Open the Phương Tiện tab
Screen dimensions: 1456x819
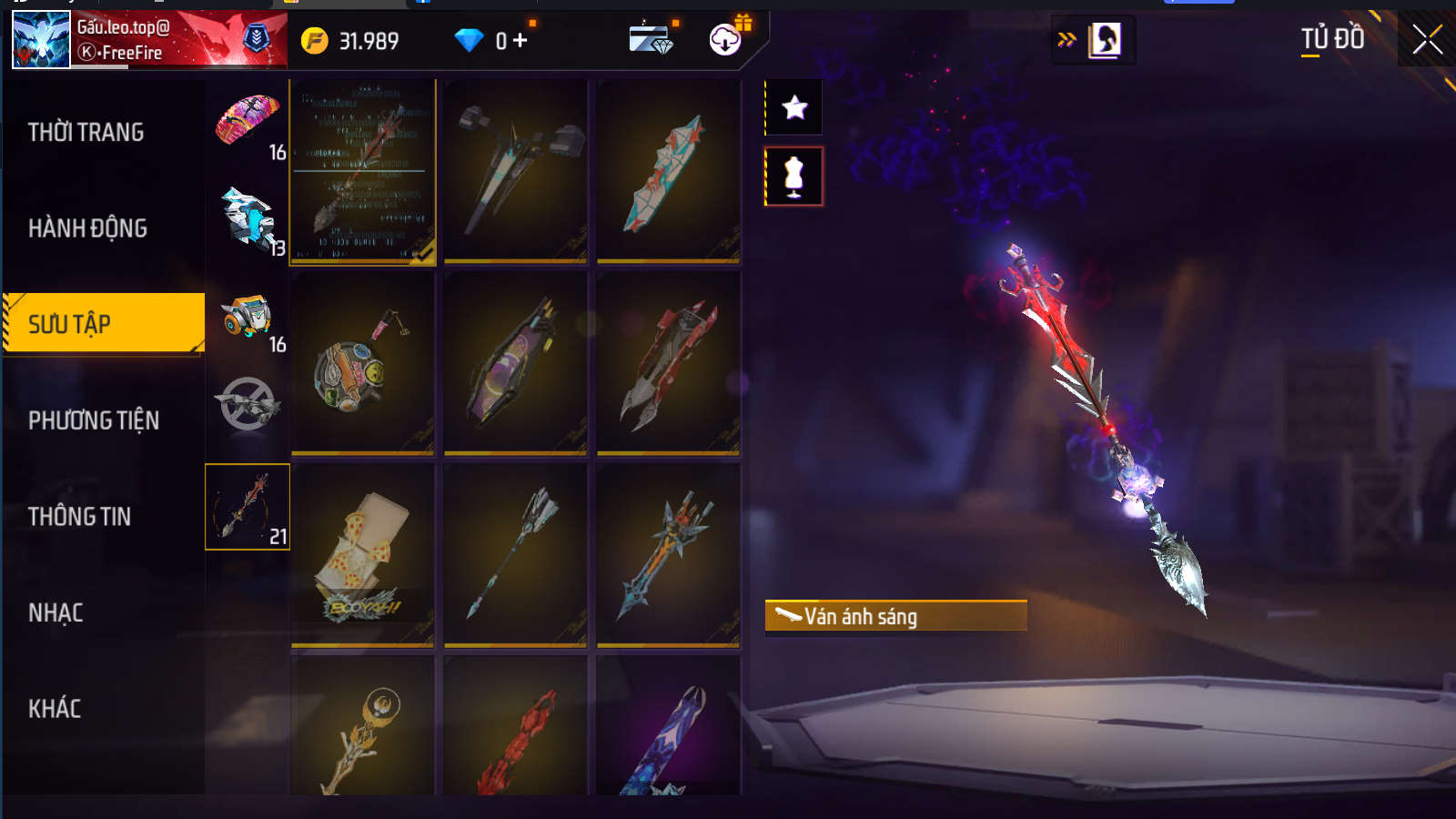[x=94, y=420]
